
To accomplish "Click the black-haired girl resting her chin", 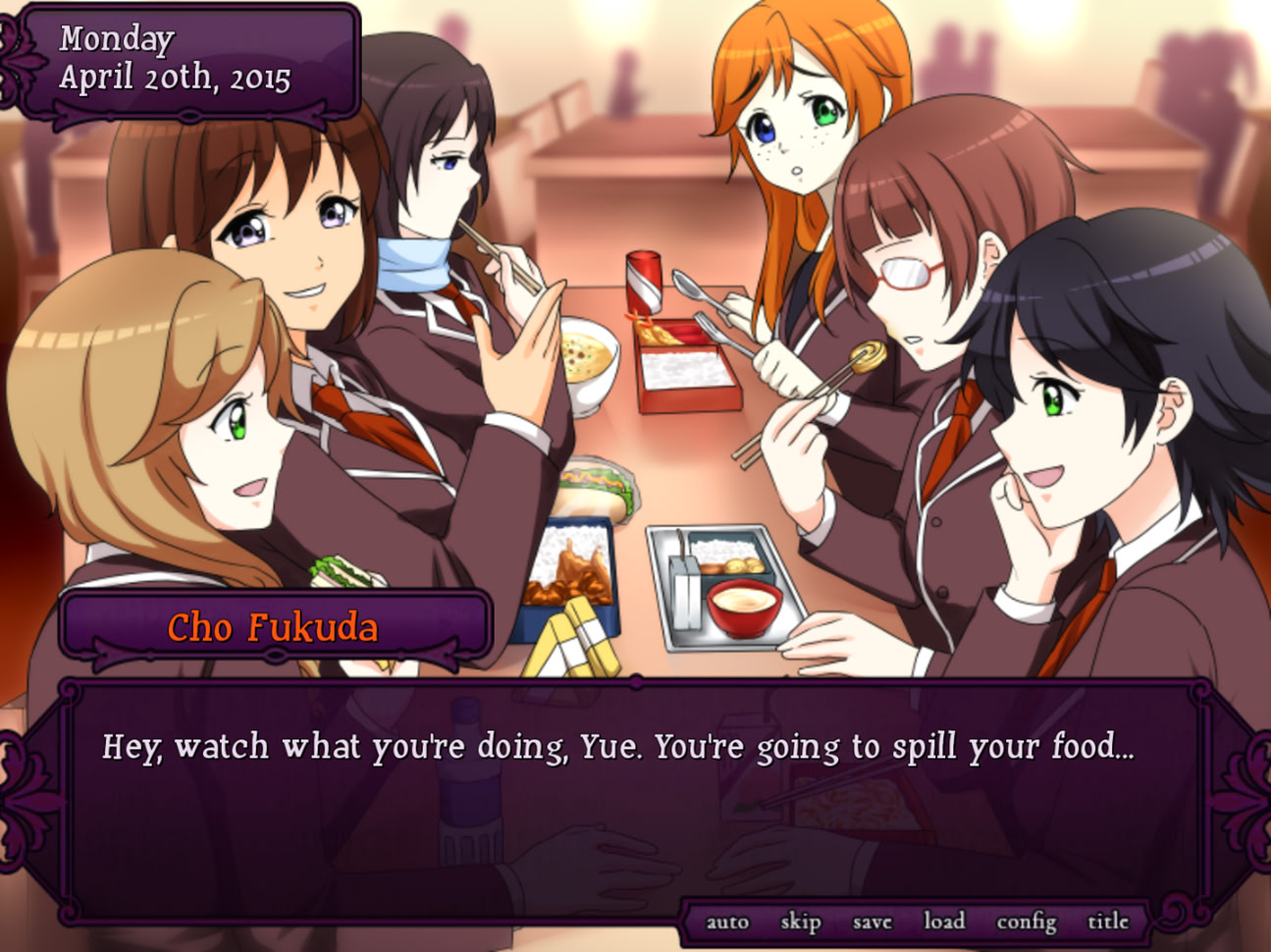I will point(1070,412).
